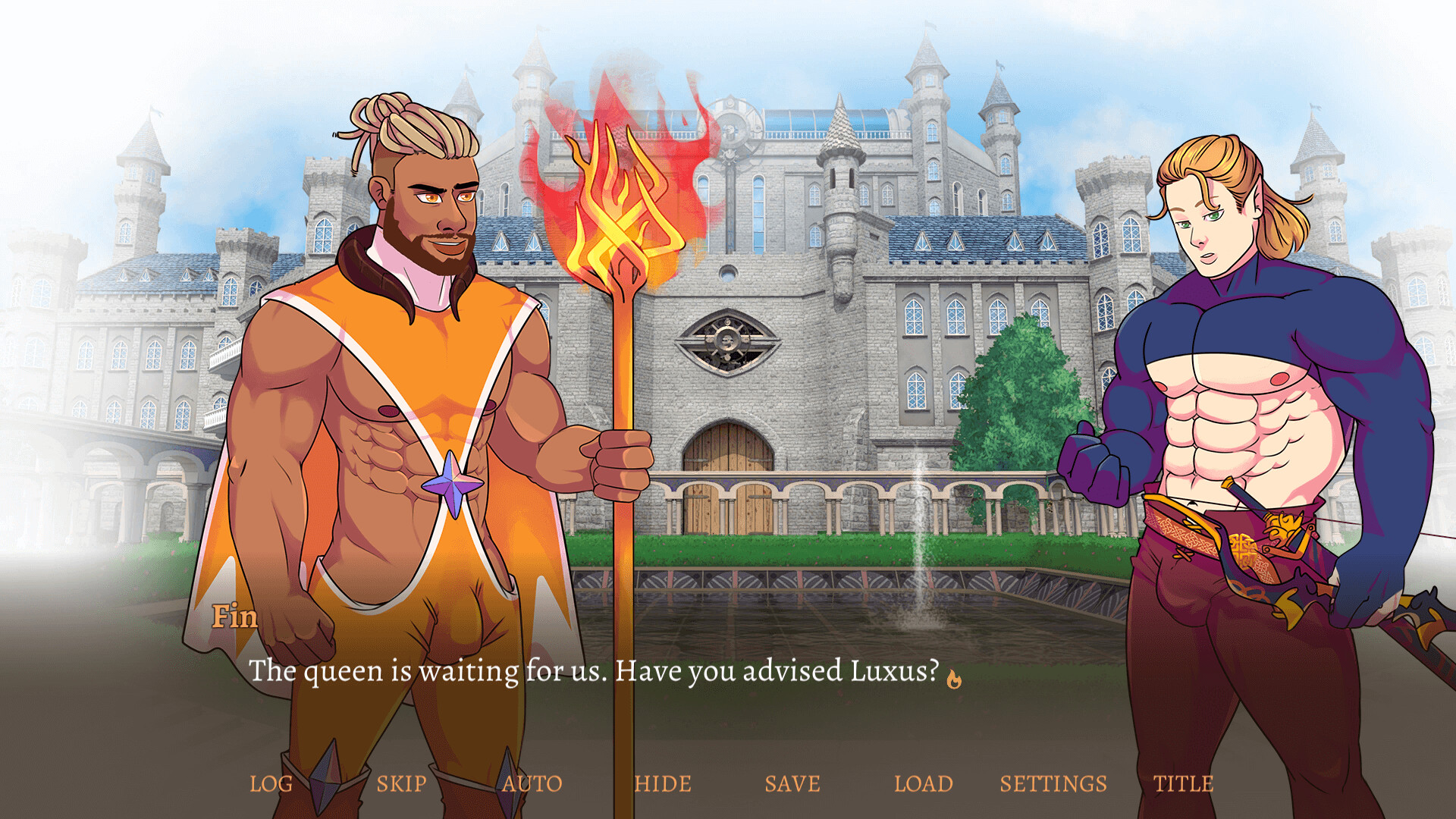The height and width of the screenshot is (819, 1456).
Task: Toggle HIDE to conceal the dialogue box
Action: [662, 784]
